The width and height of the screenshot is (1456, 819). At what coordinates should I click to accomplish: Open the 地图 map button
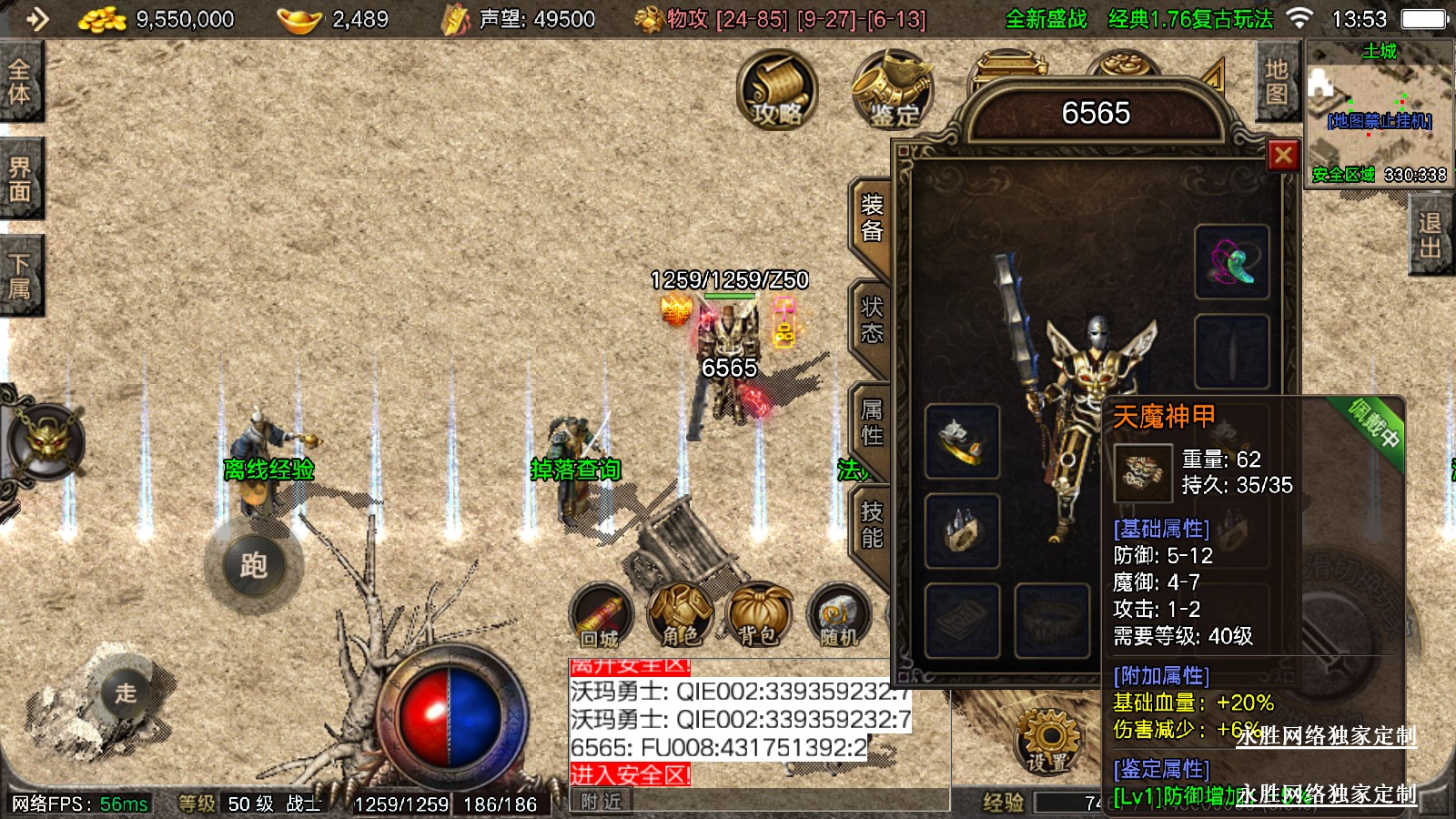1276,82
